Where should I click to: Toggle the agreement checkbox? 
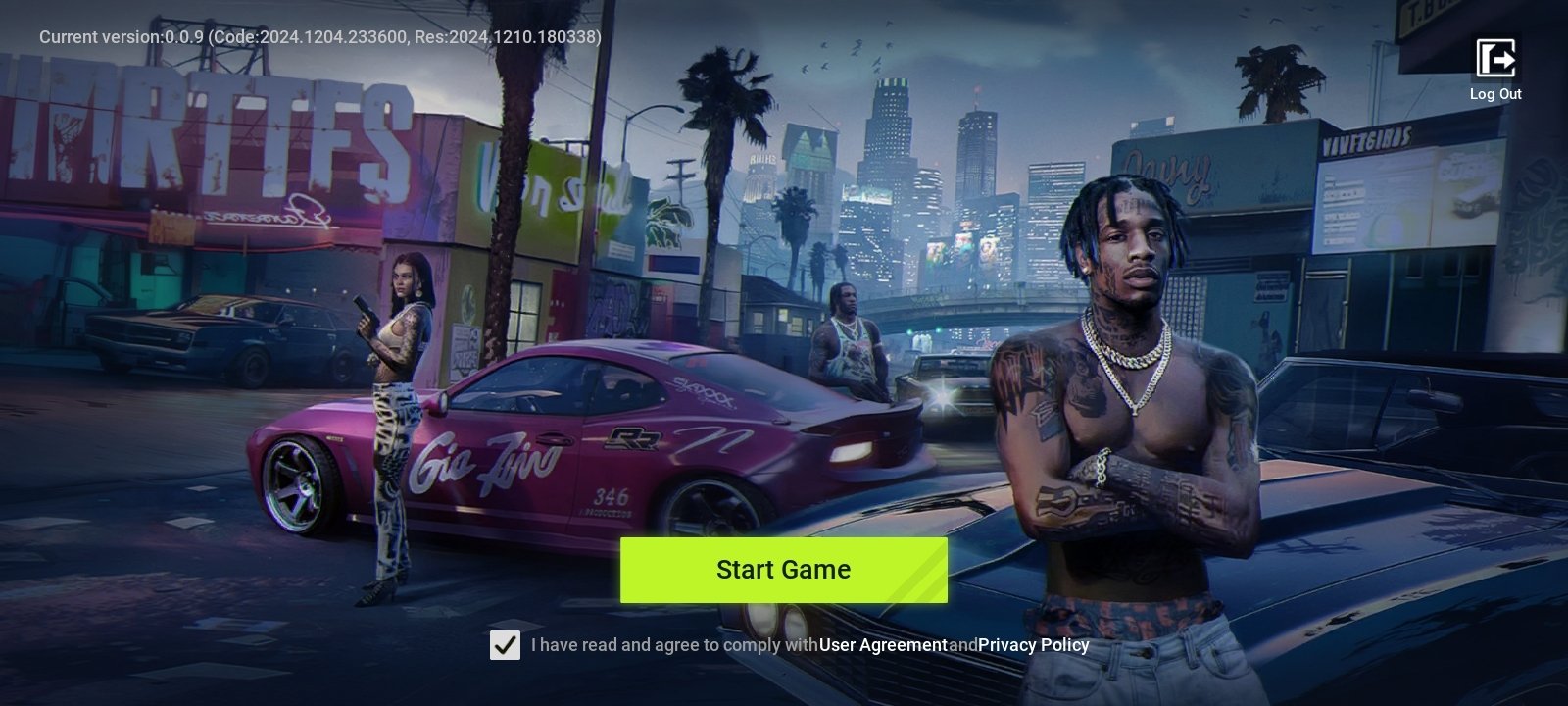click(505, 645)
